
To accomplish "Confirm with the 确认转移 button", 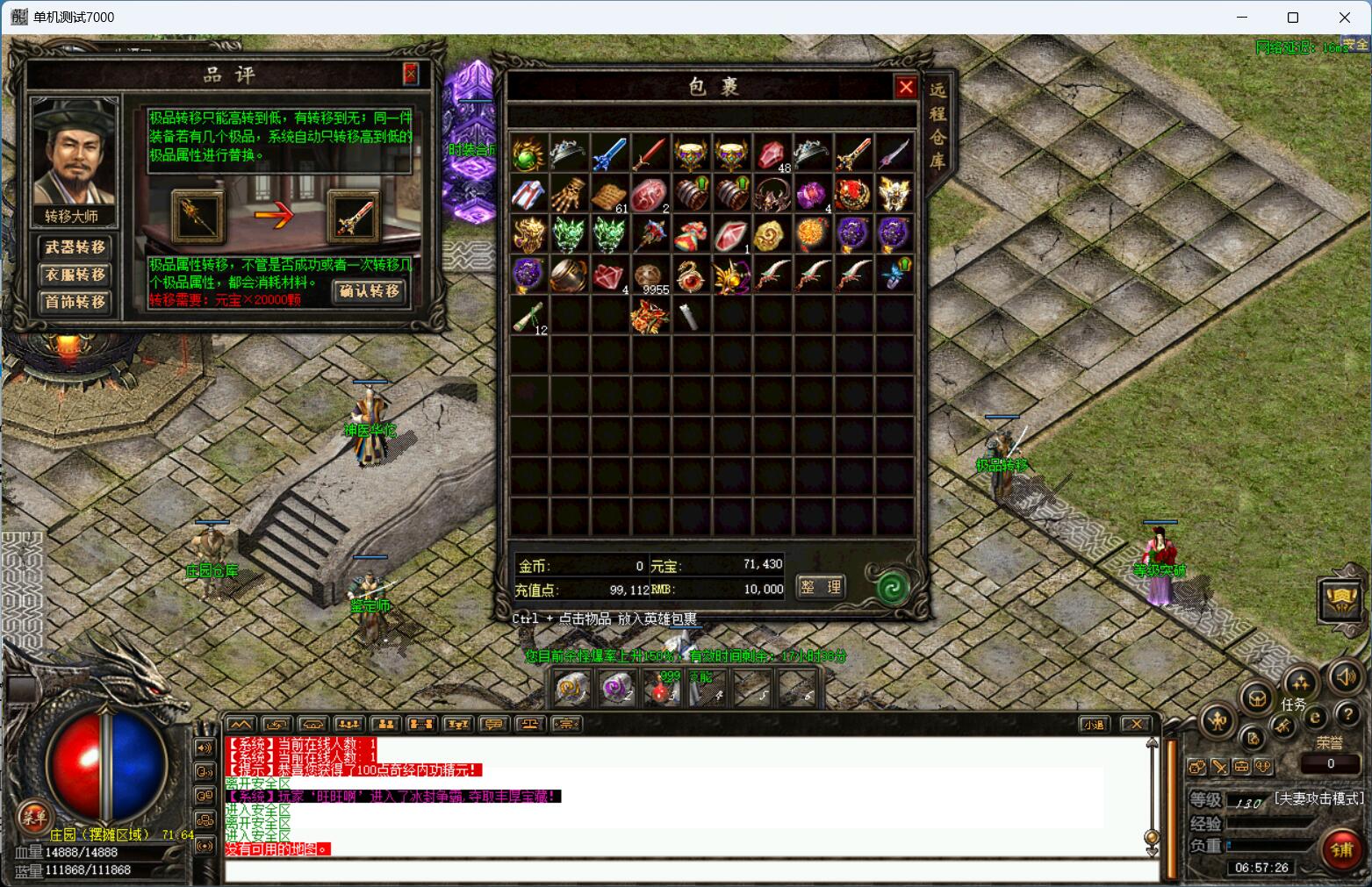I will [x=370, y=291].
